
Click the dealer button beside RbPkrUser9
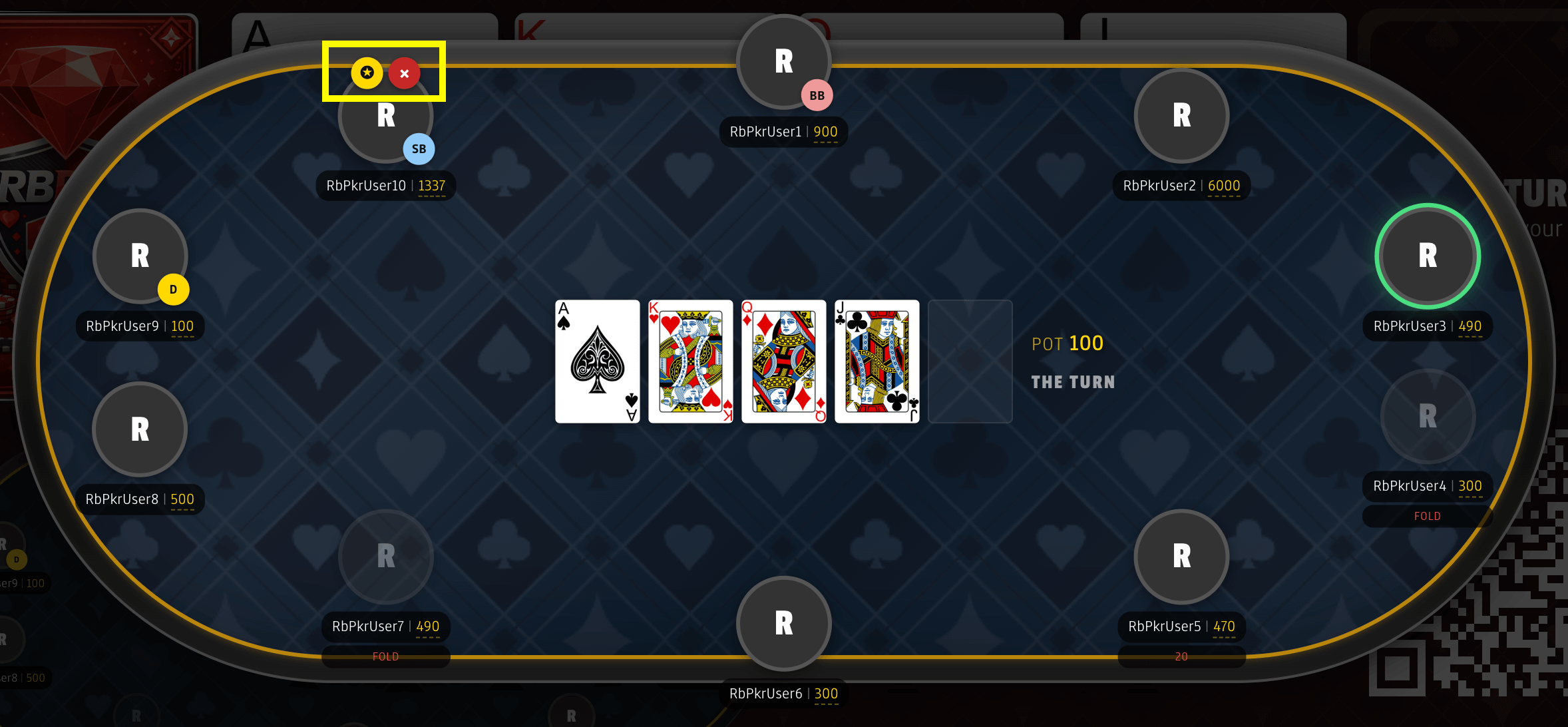173,290
